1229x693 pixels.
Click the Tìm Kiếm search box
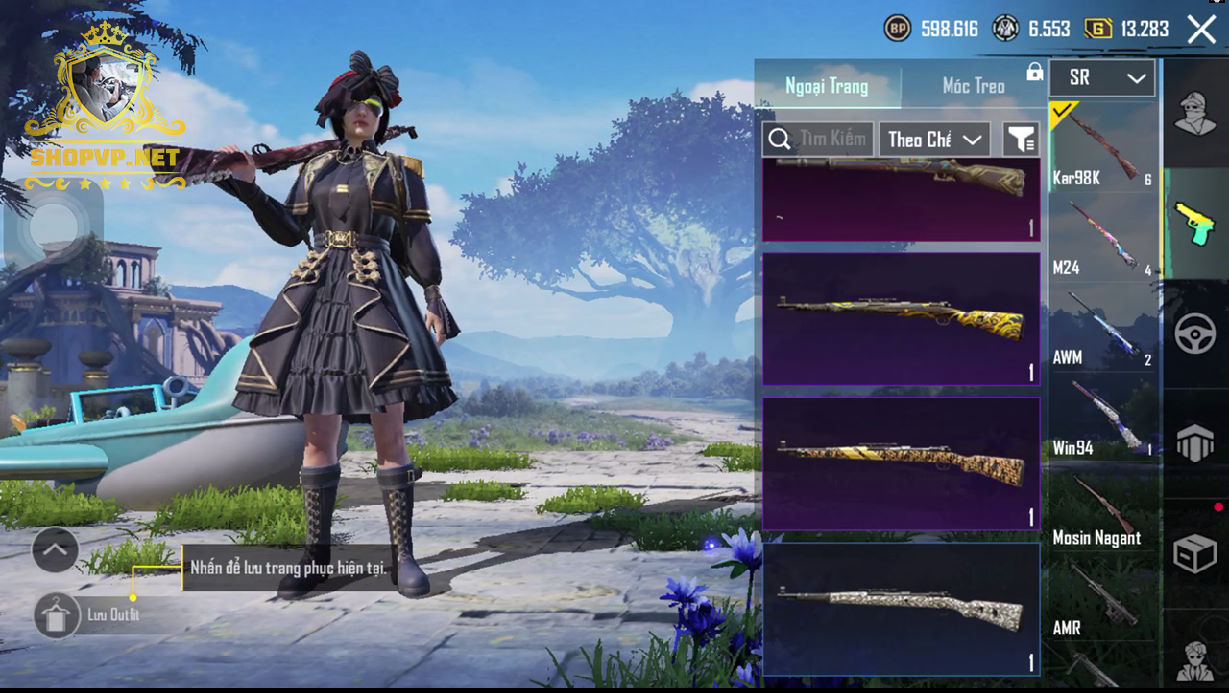point(819,139)
